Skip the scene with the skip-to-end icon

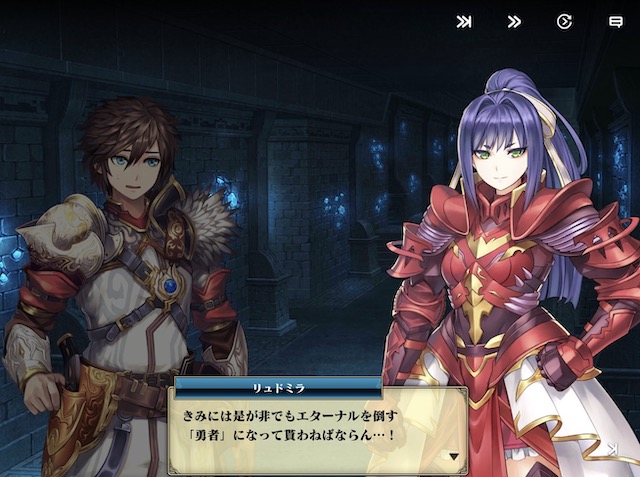pos(464,21)
